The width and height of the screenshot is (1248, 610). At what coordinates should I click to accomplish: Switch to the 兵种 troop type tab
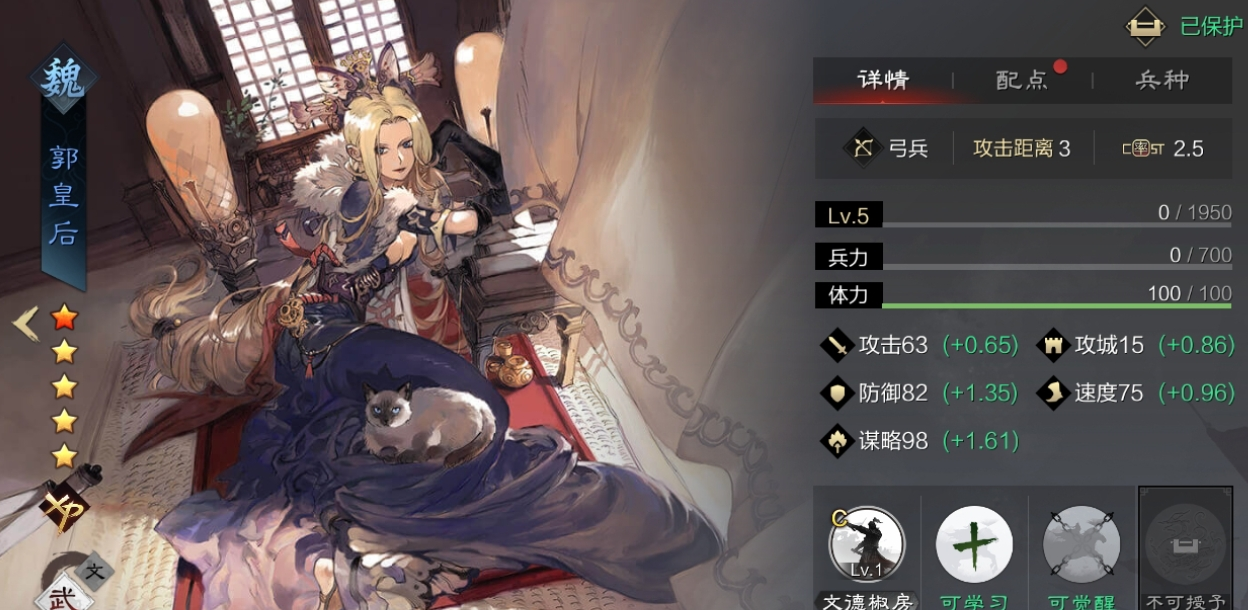(x=1162, y=80)
